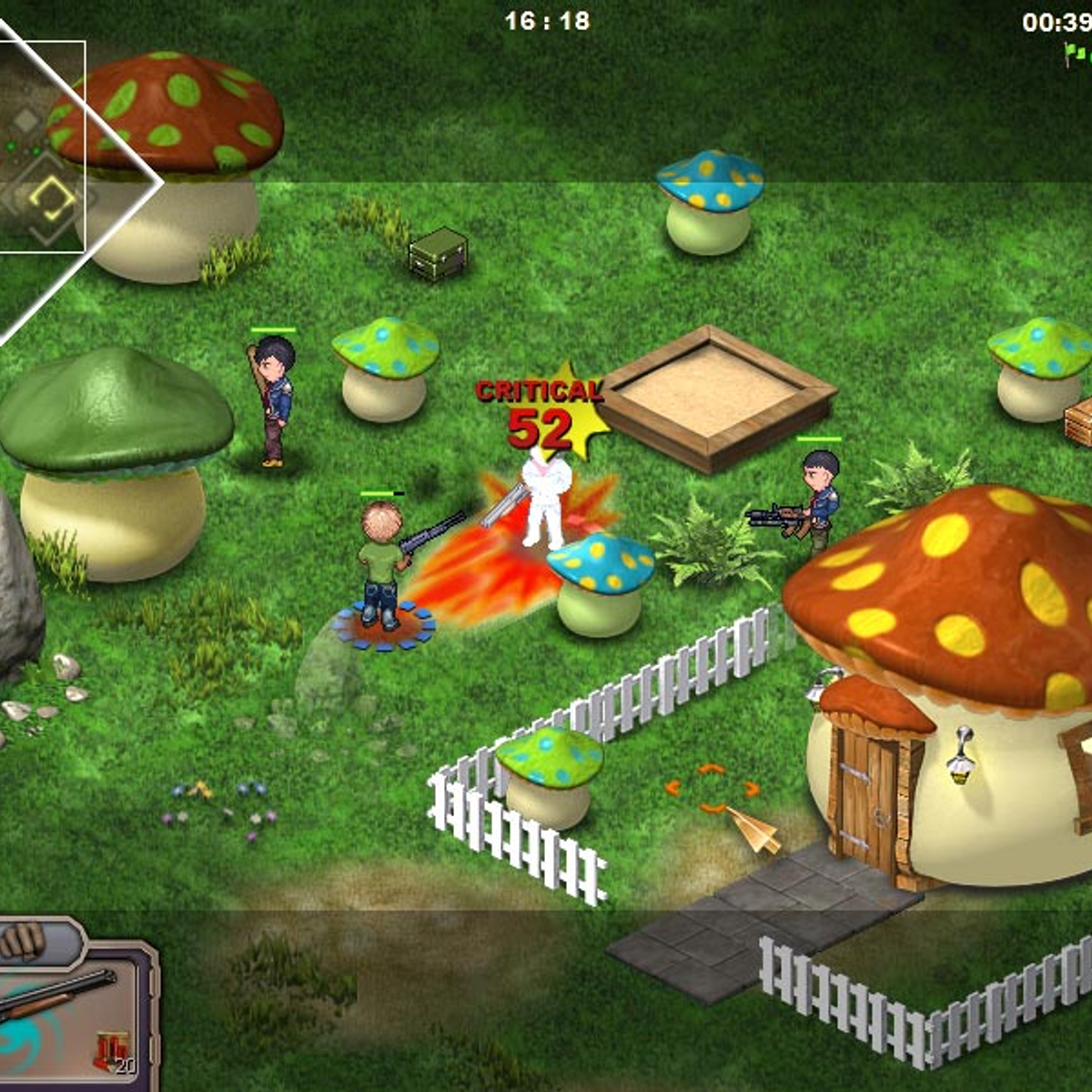
Task: Click the green flags icon near the timer
Action: (1077, 55)
